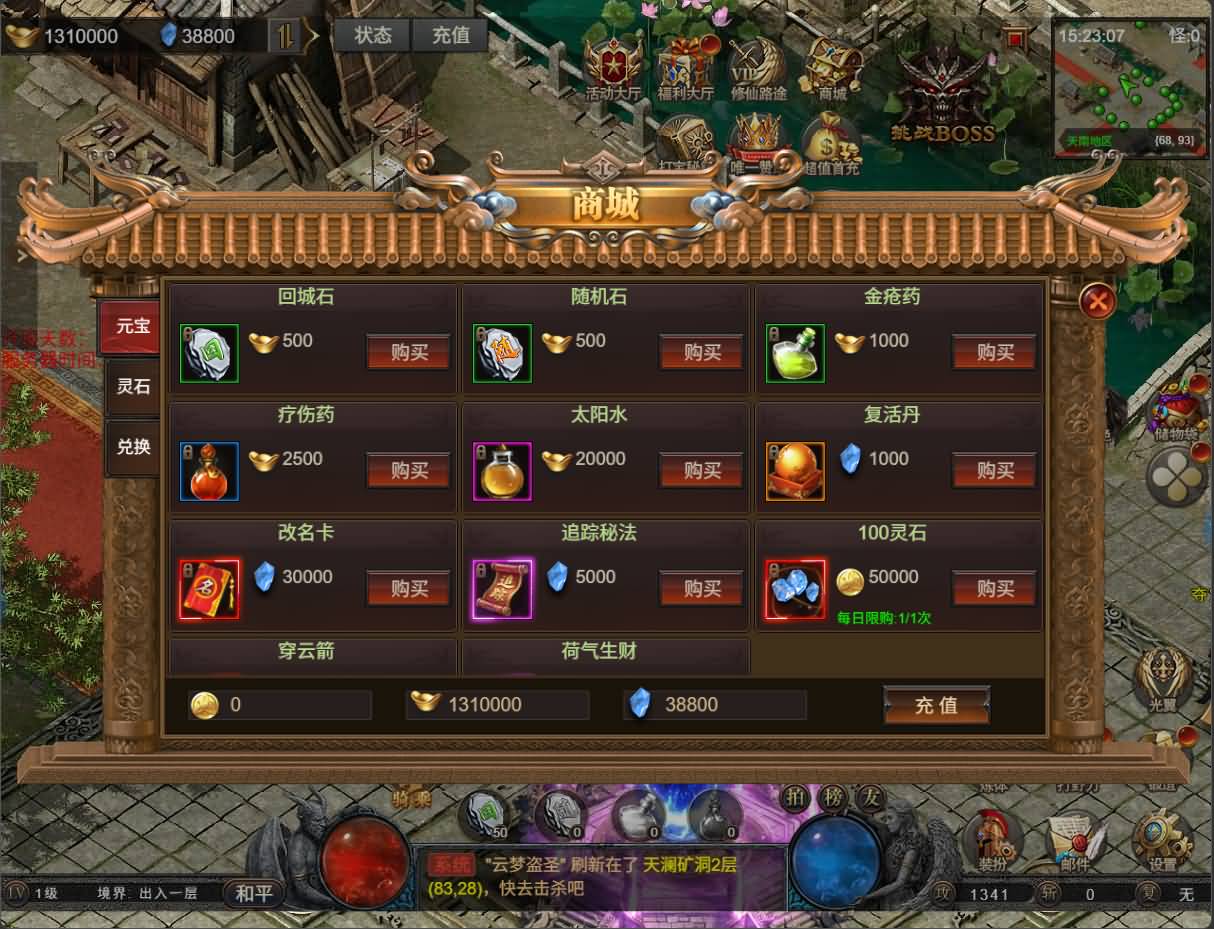Switch to the 灵石 shop tab
1214x929 pixels.
tap(133, 387)
